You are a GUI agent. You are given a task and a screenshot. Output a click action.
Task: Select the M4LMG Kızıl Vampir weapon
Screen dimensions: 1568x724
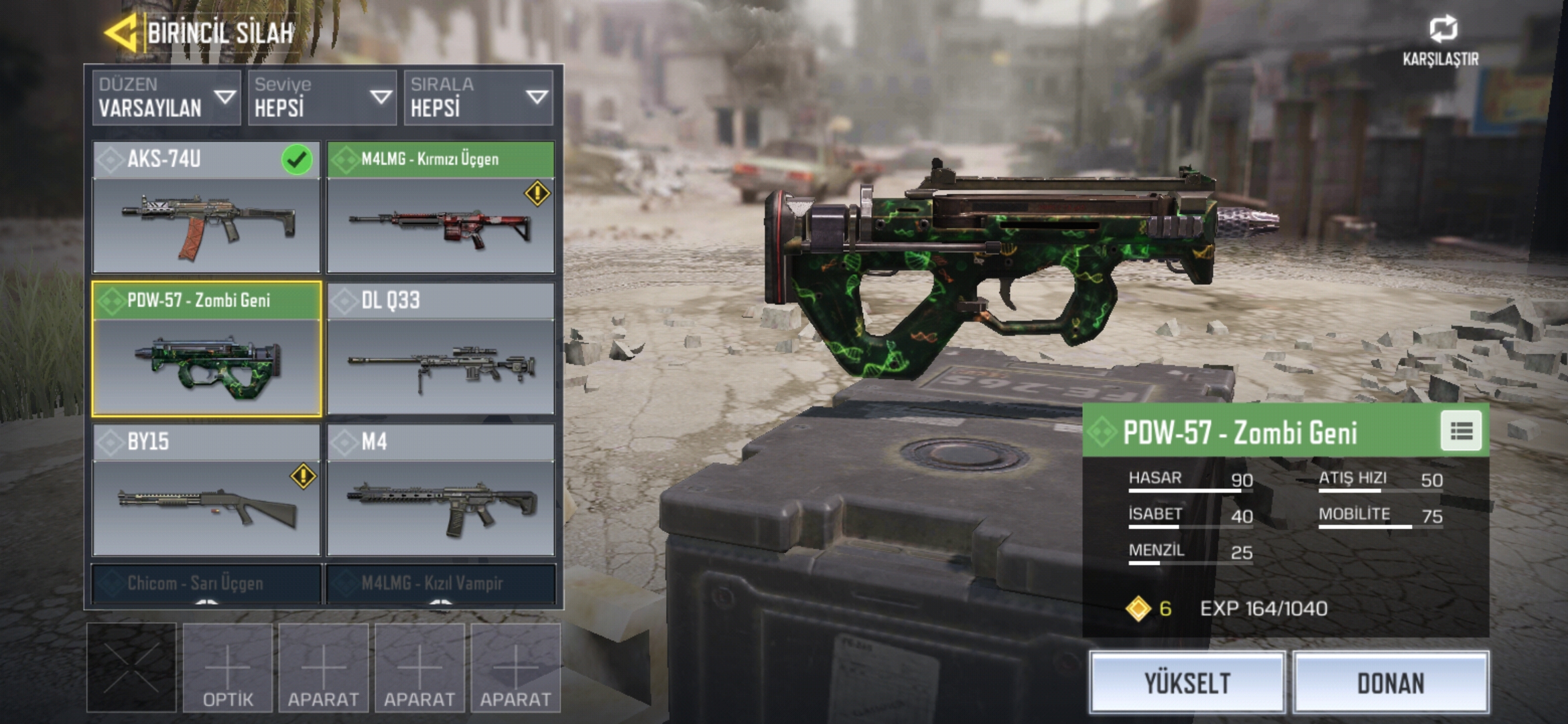click(x=441, y=583)
